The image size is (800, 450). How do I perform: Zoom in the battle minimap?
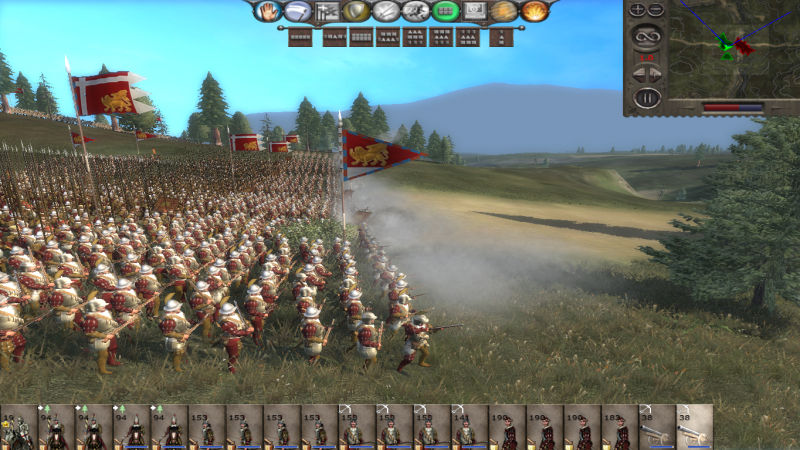[x=638, y=10]
